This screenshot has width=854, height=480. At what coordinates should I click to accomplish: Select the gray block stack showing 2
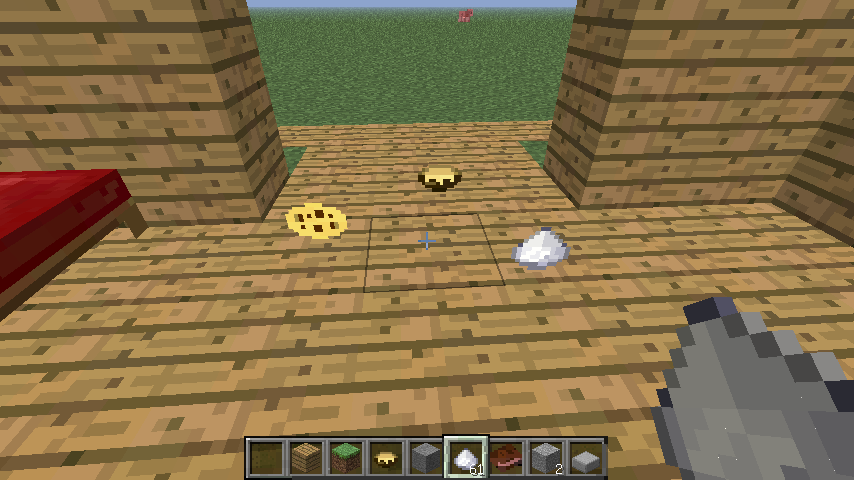(546, 458)
